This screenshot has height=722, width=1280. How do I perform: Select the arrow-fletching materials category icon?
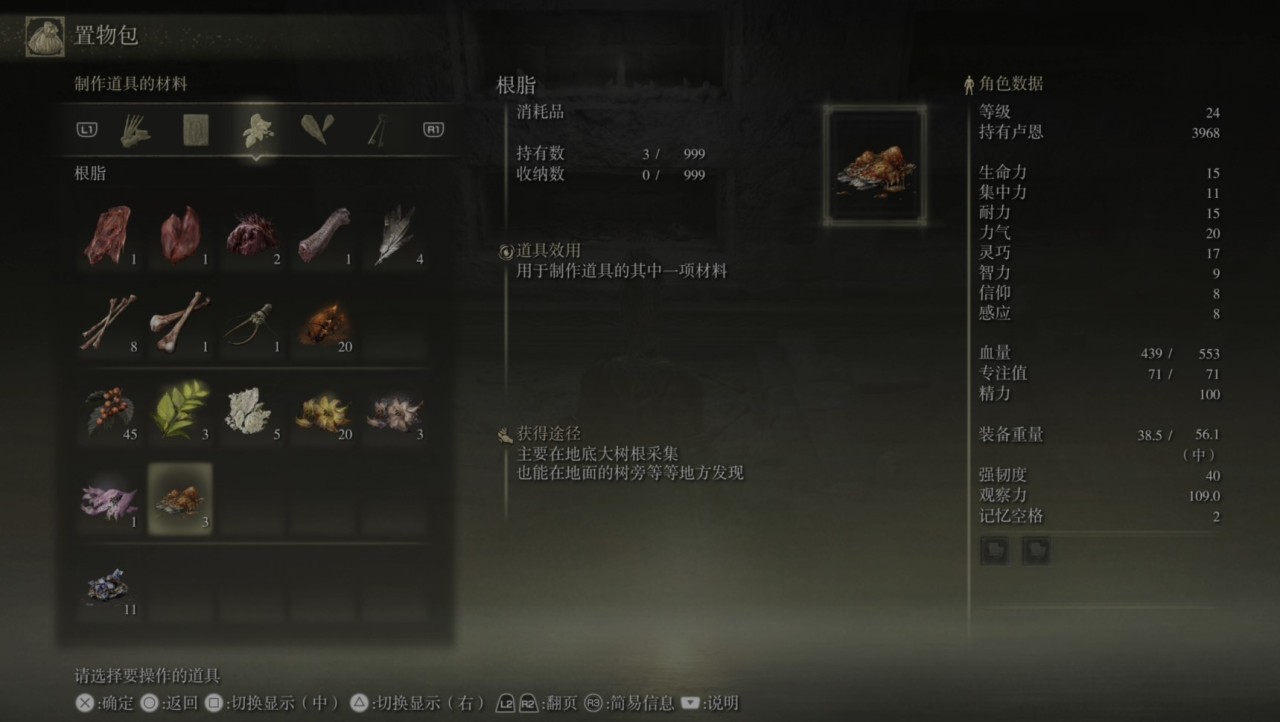point(135,130)
